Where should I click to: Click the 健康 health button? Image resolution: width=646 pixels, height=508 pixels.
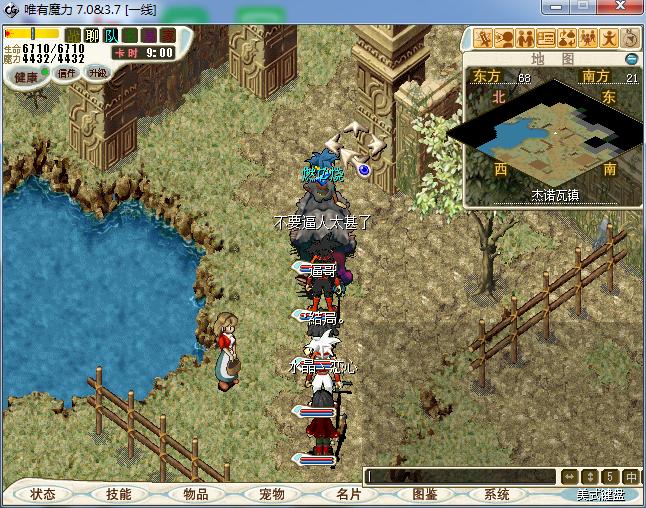click(x=26, y=77)
